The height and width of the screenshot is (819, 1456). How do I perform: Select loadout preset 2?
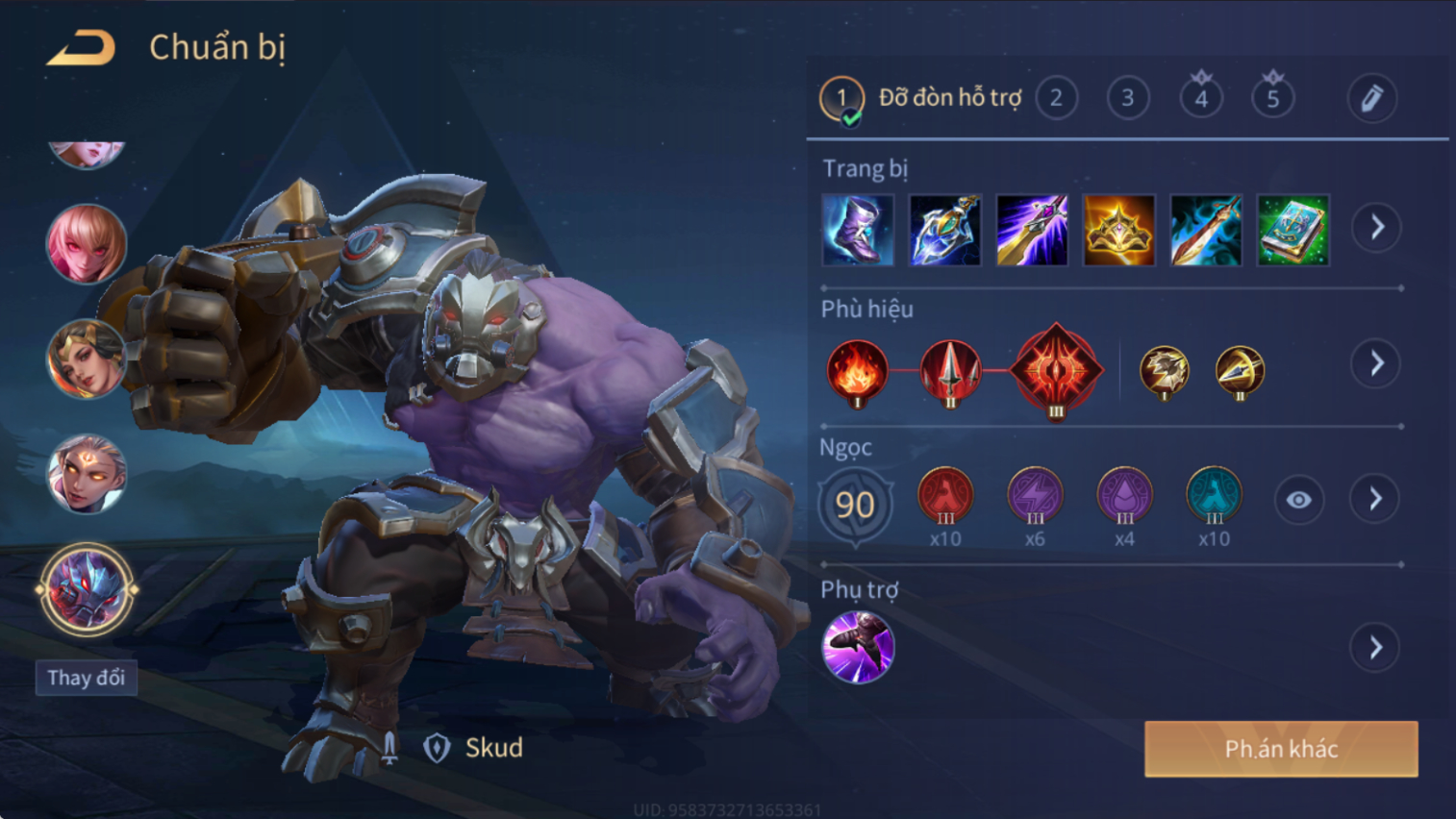pyautogui.click(x=1056, y=98)
